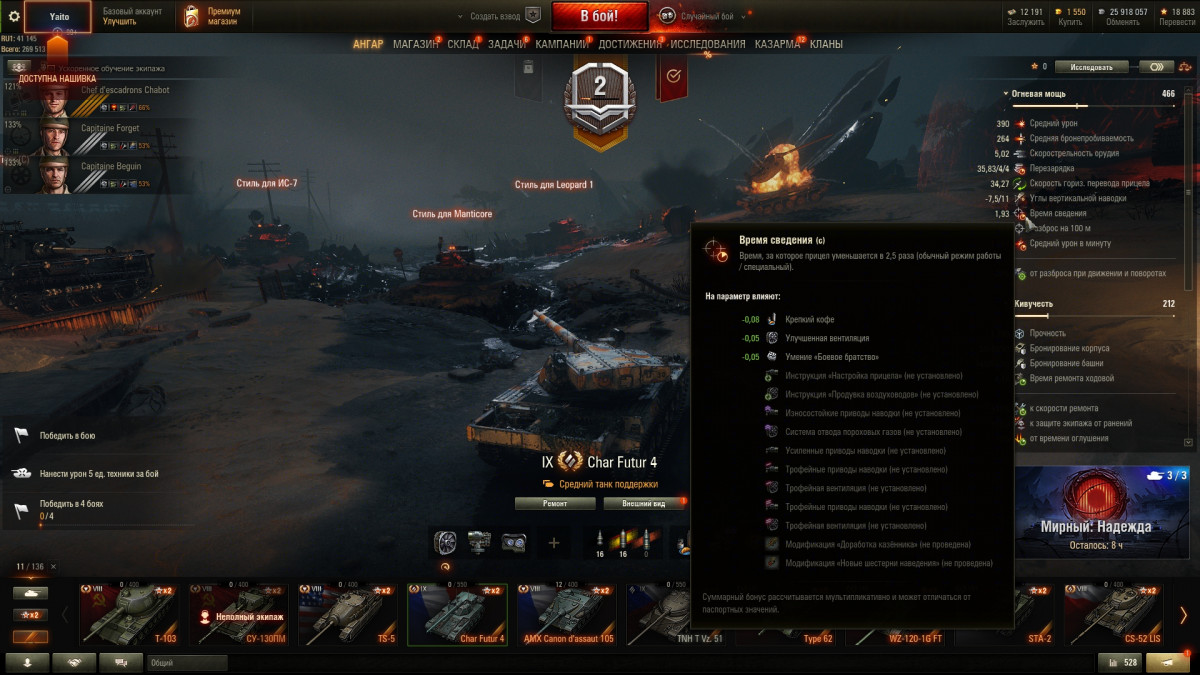Open the «Премиум магазин»
1200x675 pixels.
212,16
